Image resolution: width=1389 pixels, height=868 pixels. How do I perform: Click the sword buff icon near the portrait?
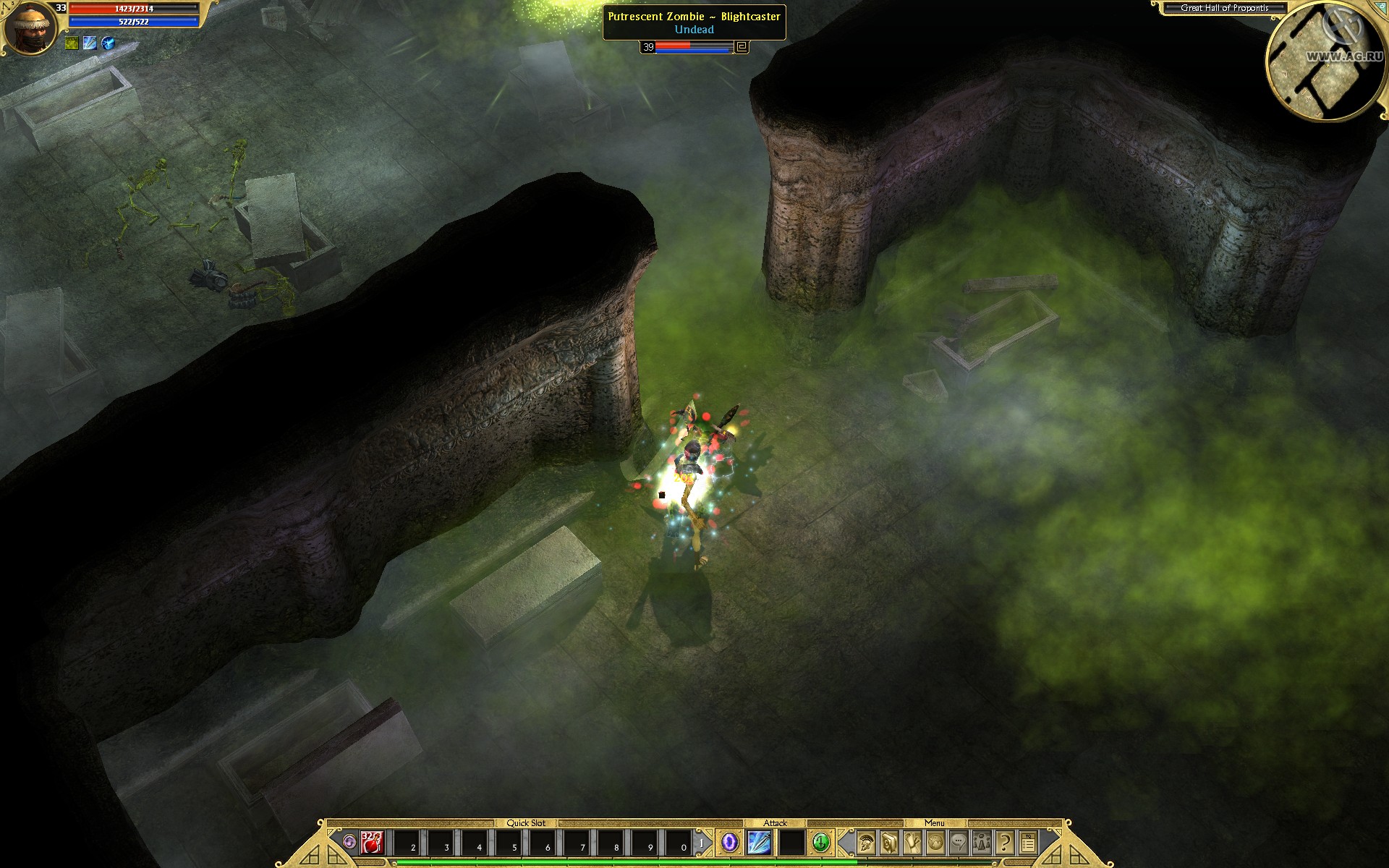(x=90, y=43)
